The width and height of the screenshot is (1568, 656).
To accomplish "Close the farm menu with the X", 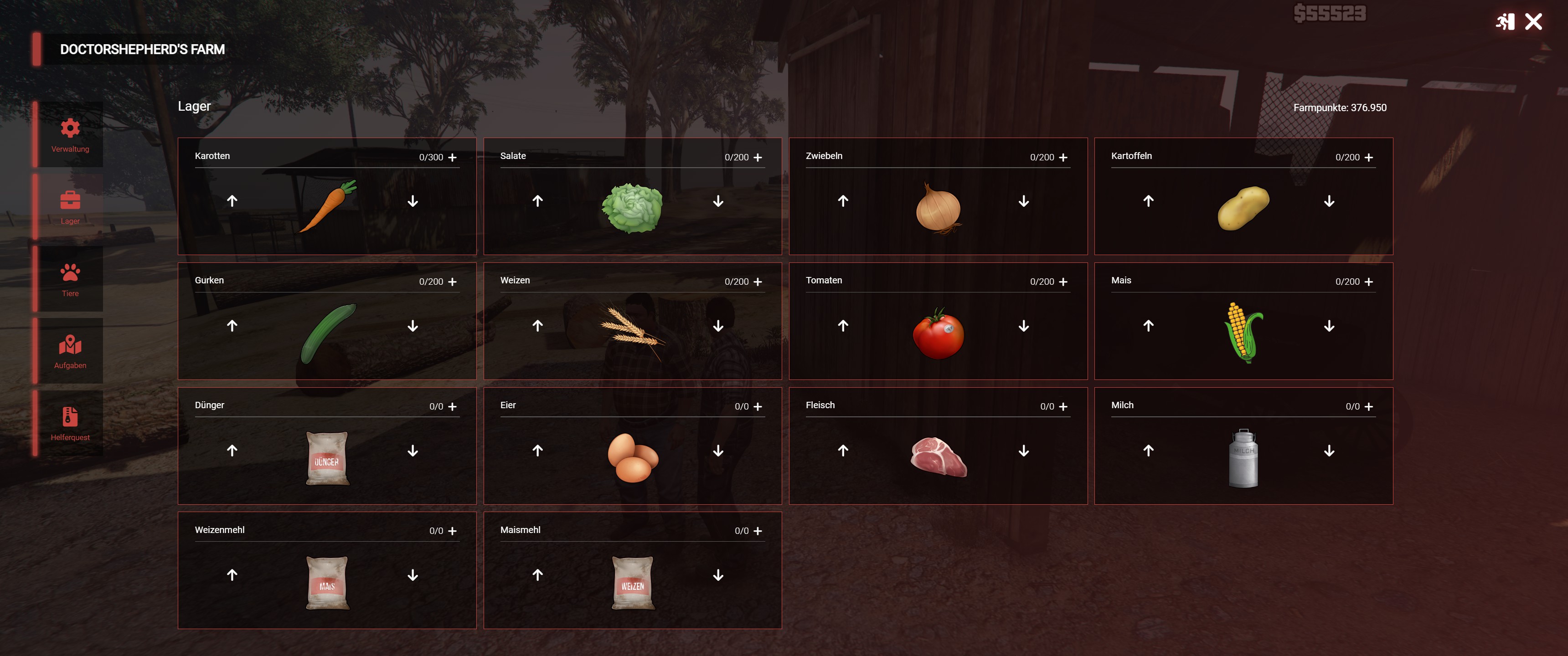I will (x=1533, y=22).
